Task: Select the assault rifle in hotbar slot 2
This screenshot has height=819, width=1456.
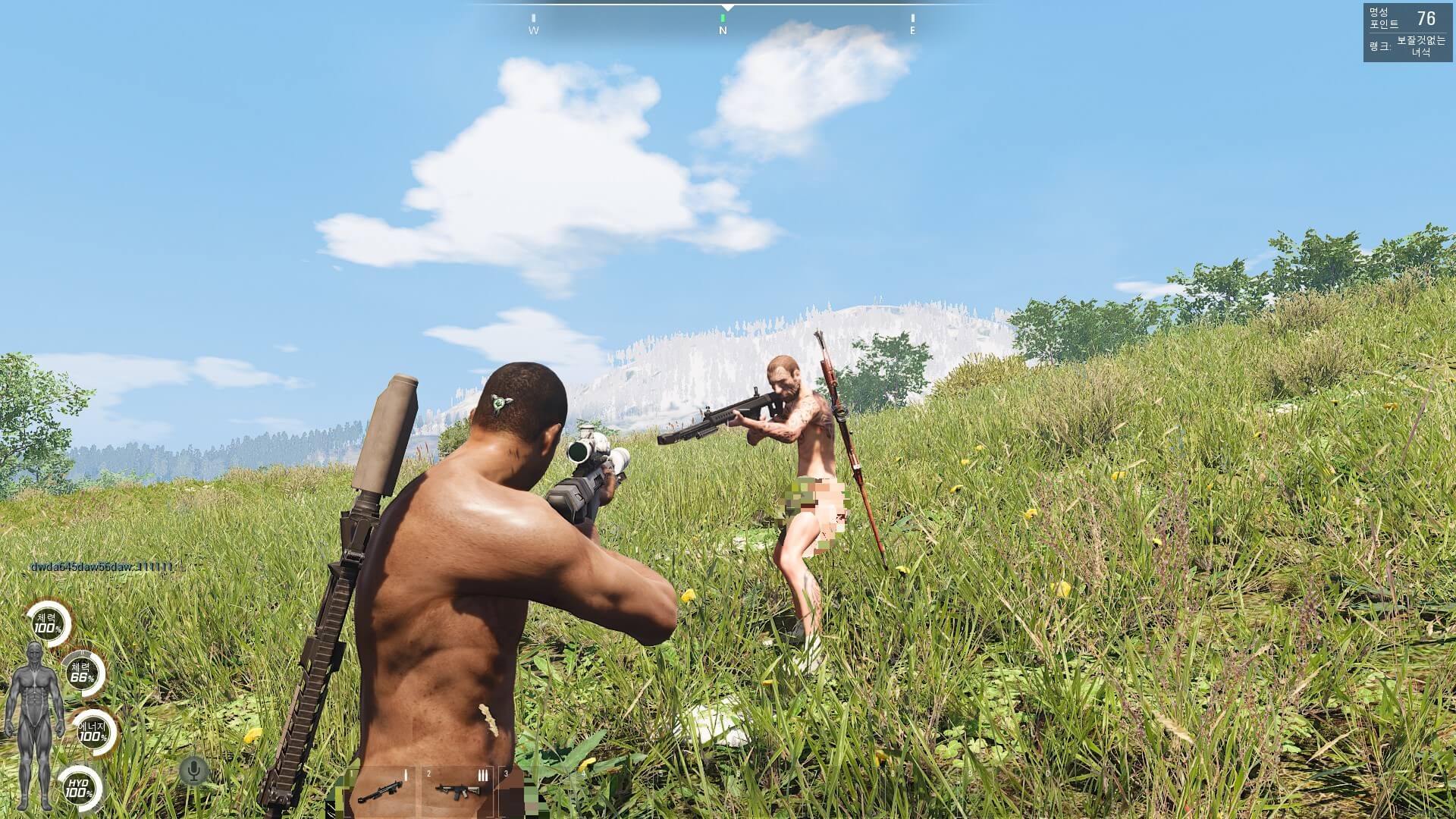Action: tap(457, 792)
